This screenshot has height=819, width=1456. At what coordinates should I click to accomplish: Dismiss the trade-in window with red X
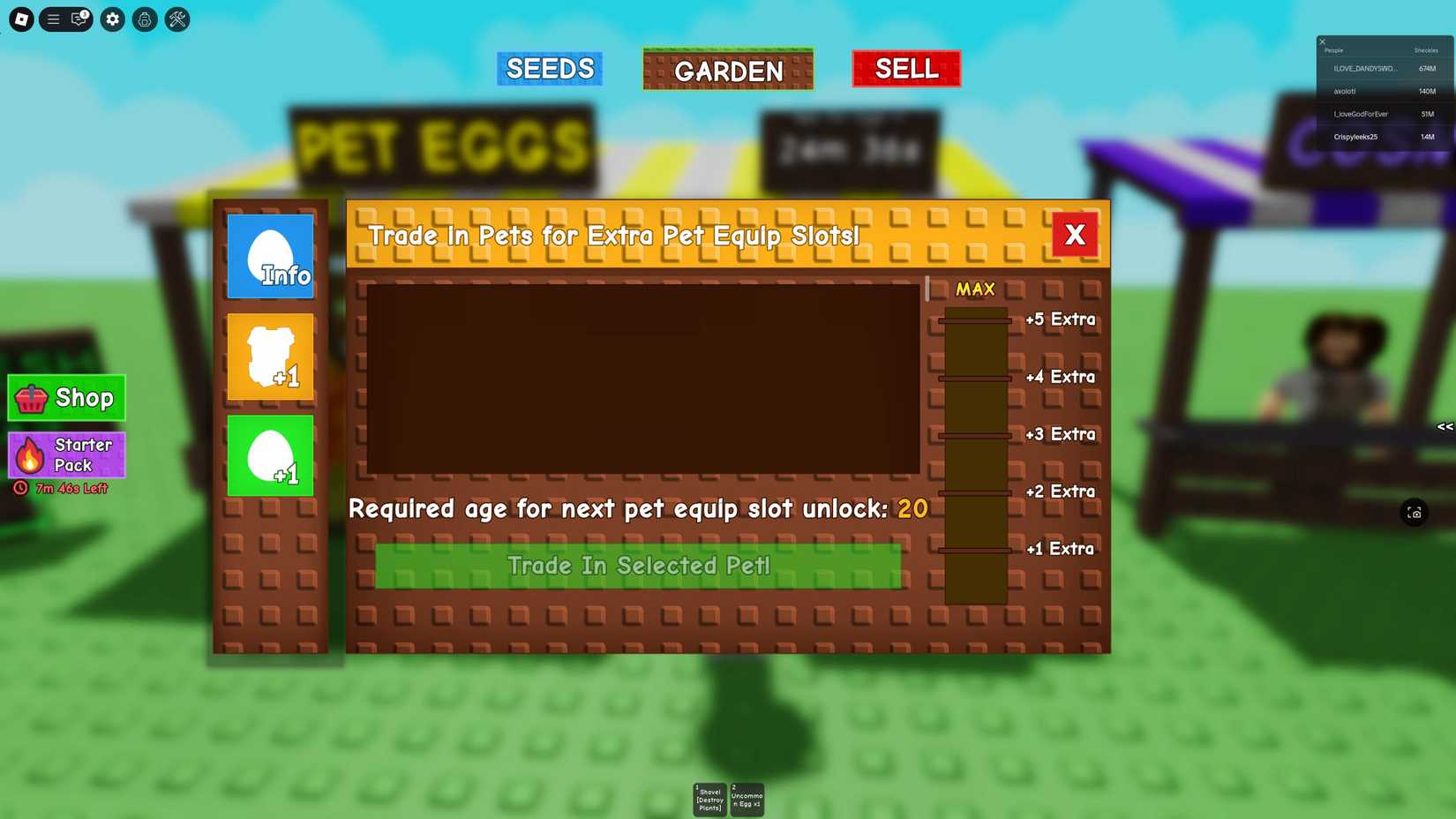[1075, 235]
